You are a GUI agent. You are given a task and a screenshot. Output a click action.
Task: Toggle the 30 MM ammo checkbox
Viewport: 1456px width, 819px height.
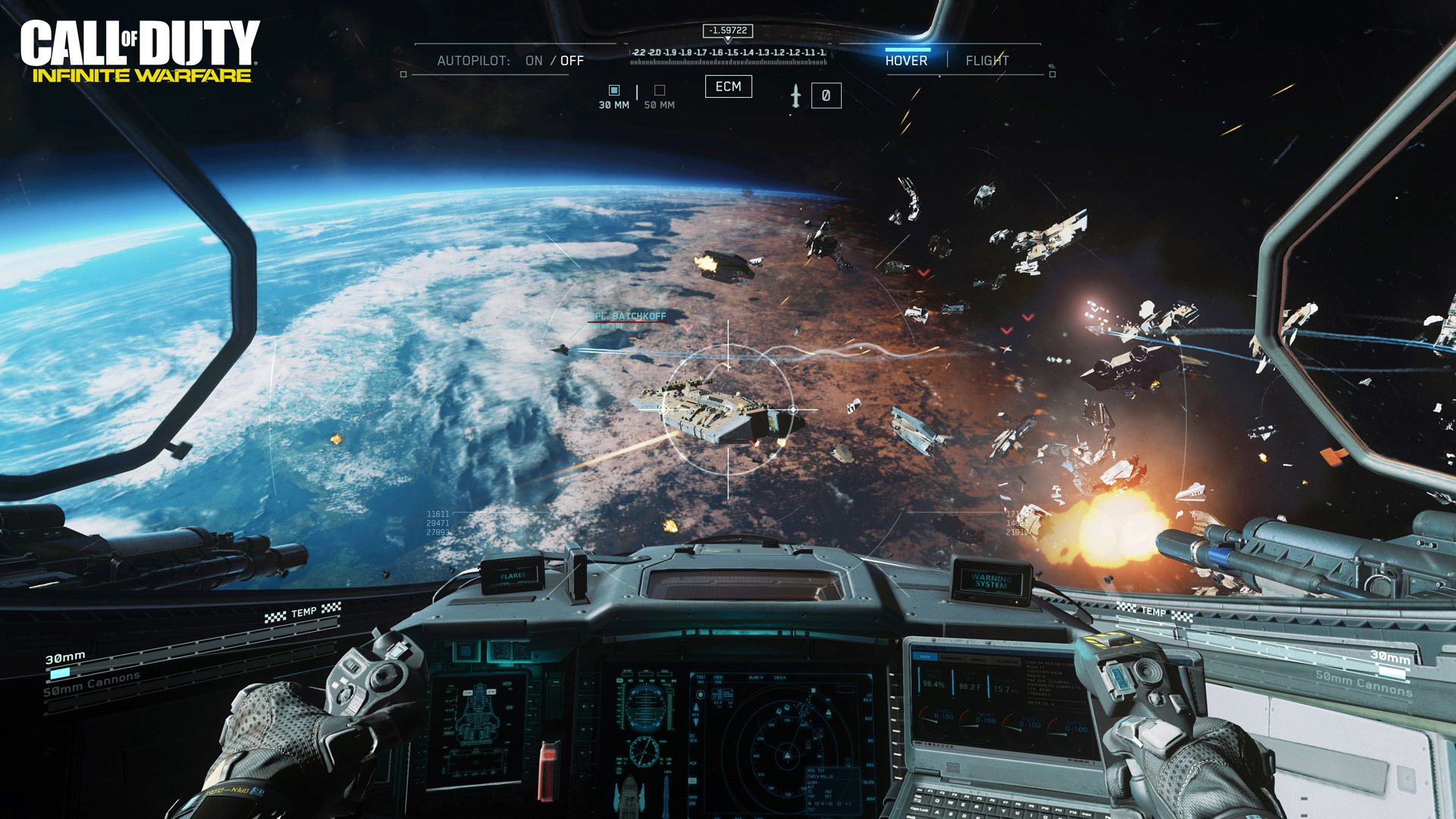click(x=613, y=89)
